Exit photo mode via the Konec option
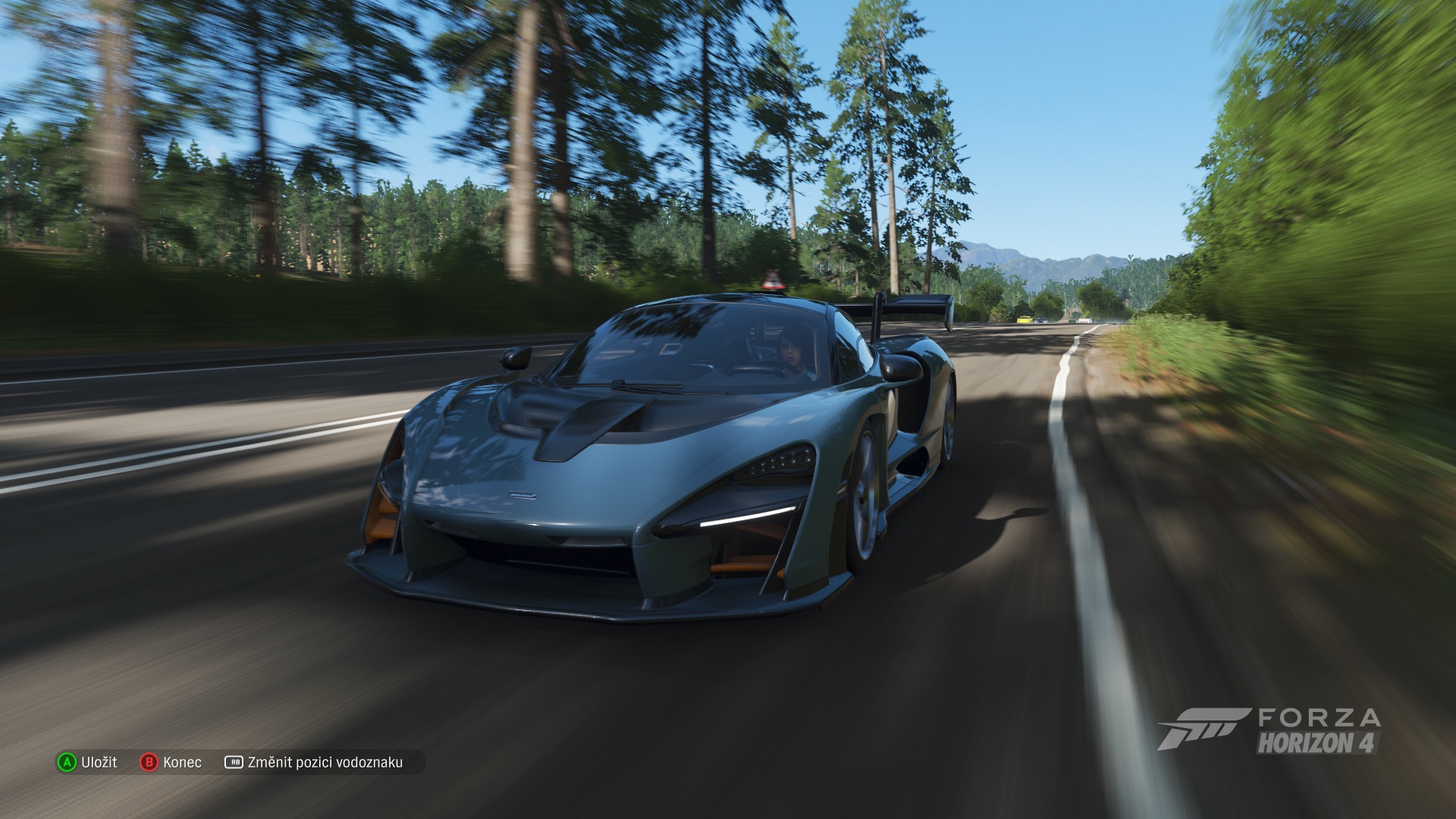The width and height of the screenshot is (1456, 819). click(x=171, y=762)
